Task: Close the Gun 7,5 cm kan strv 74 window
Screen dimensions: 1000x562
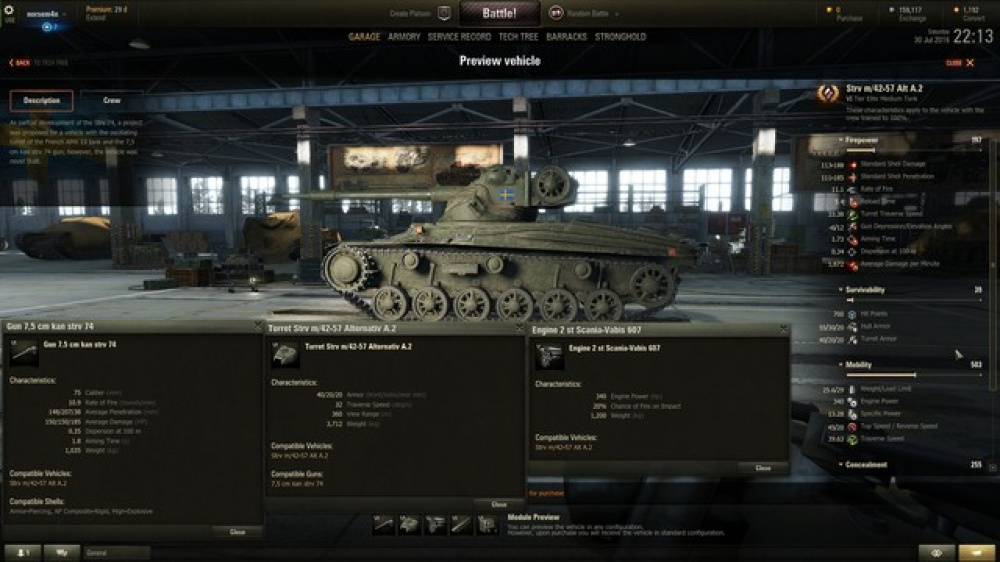Action: pyautogui.click(x=237, y=532)
